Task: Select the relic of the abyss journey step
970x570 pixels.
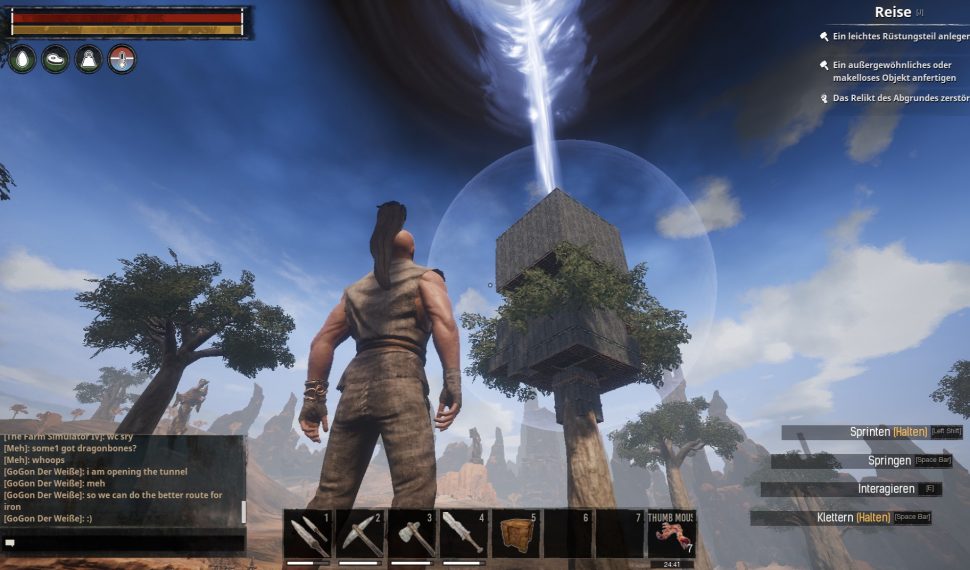Action: pos(900,98)
